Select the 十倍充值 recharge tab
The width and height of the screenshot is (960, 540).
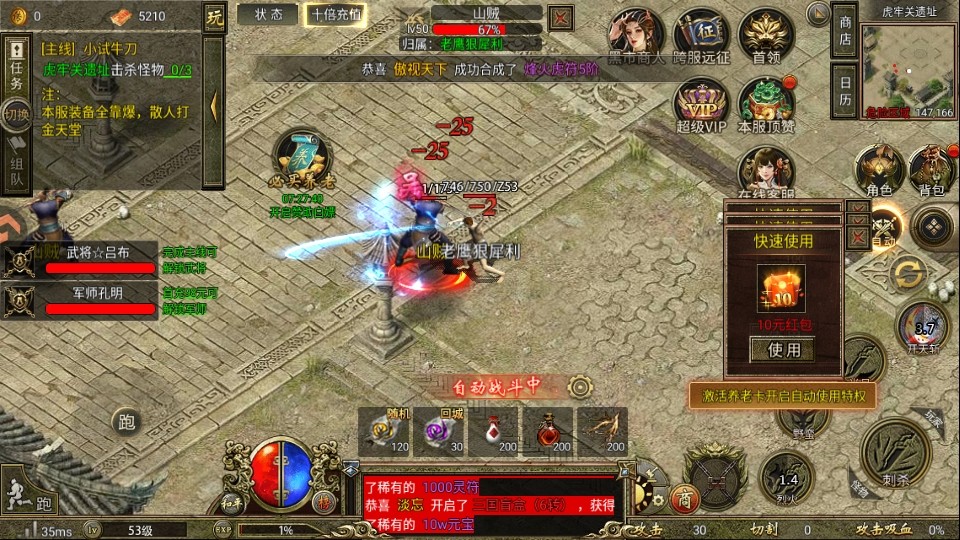[337, 14]
